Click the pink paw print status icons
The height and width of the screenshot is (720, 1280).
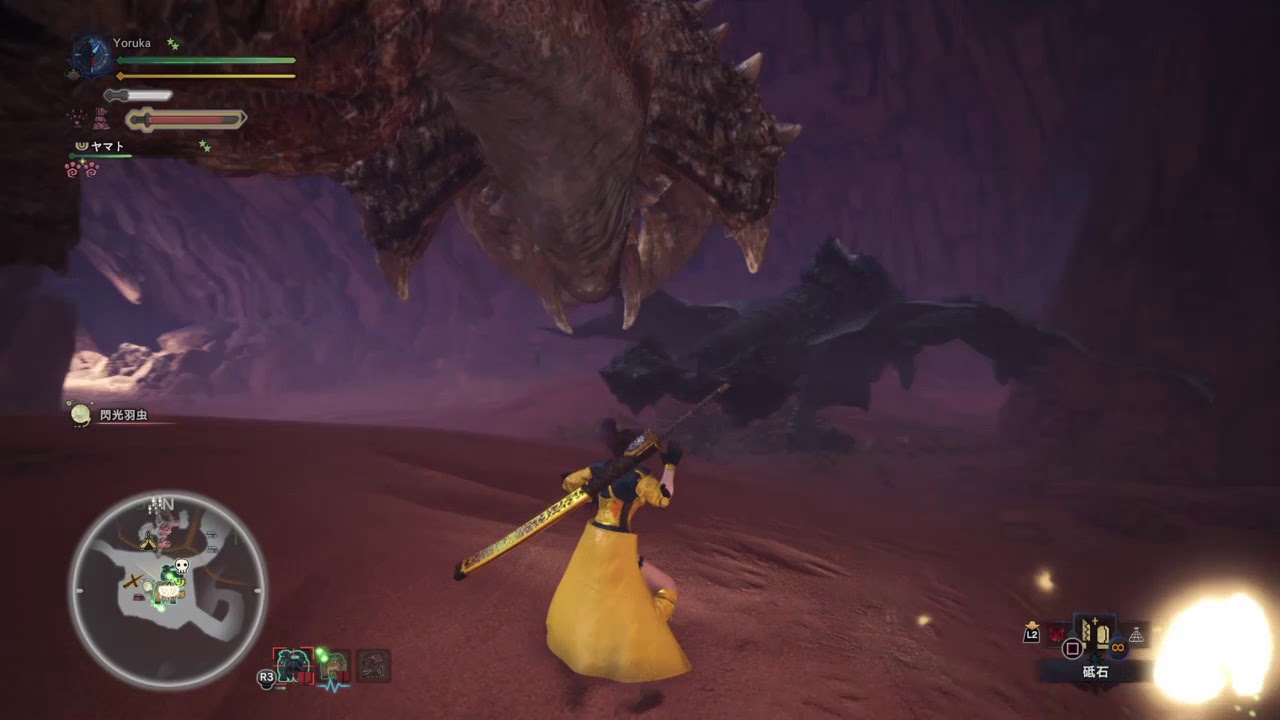(x=81, y=169)
